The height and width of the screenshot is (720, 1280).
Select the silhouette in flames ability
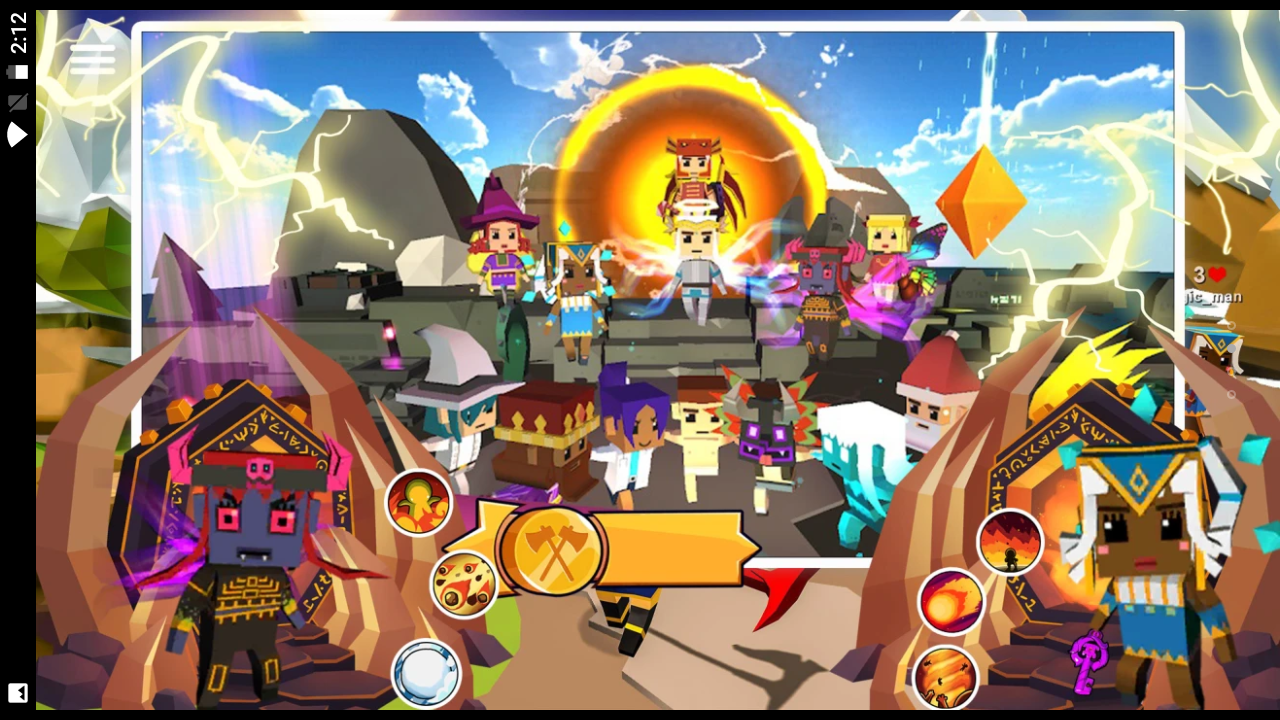click(1010, 542)
